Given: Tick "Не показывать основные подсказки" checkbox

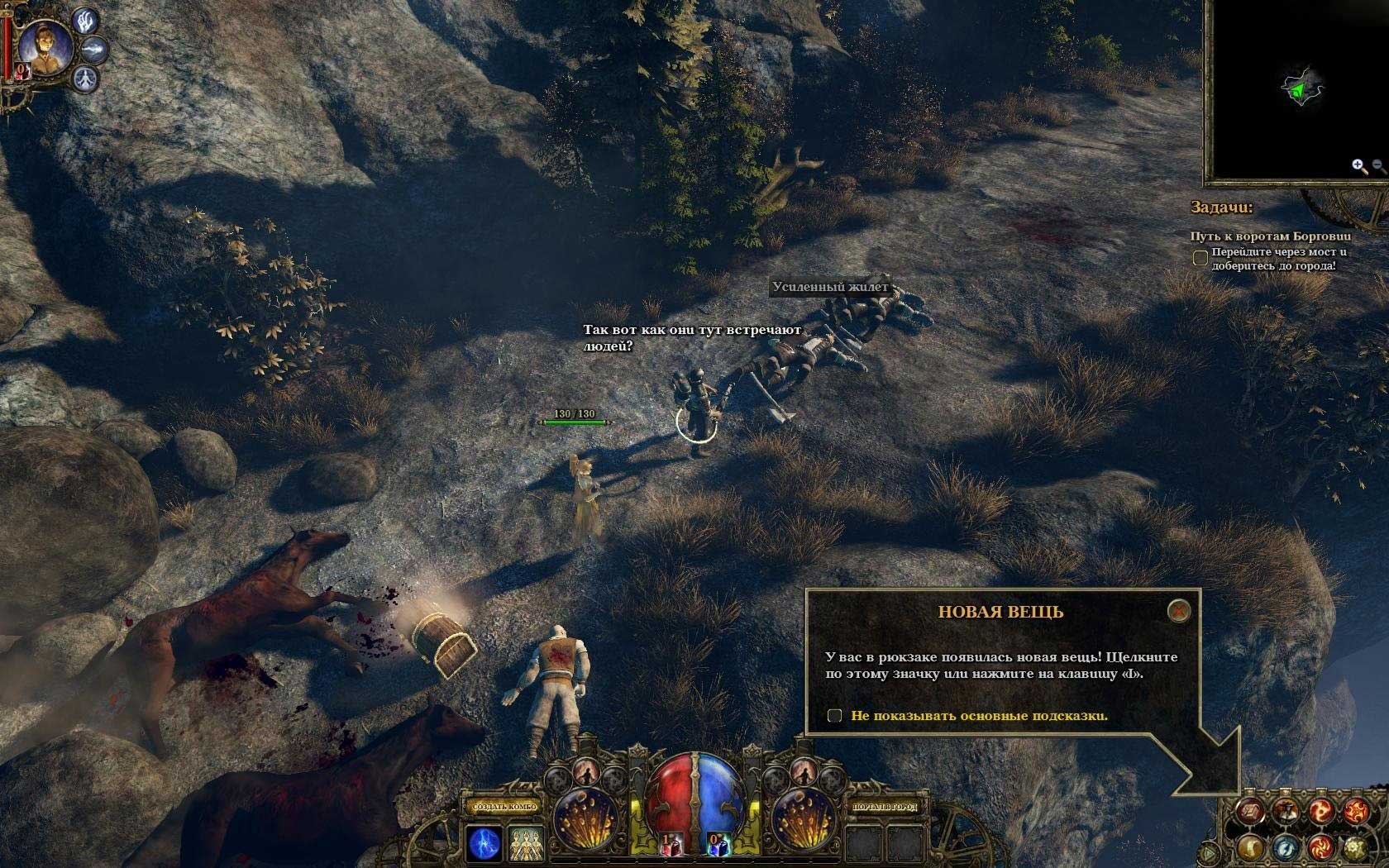Looking at the screenshot, I should pyautogui.click(x=835, y=716).
